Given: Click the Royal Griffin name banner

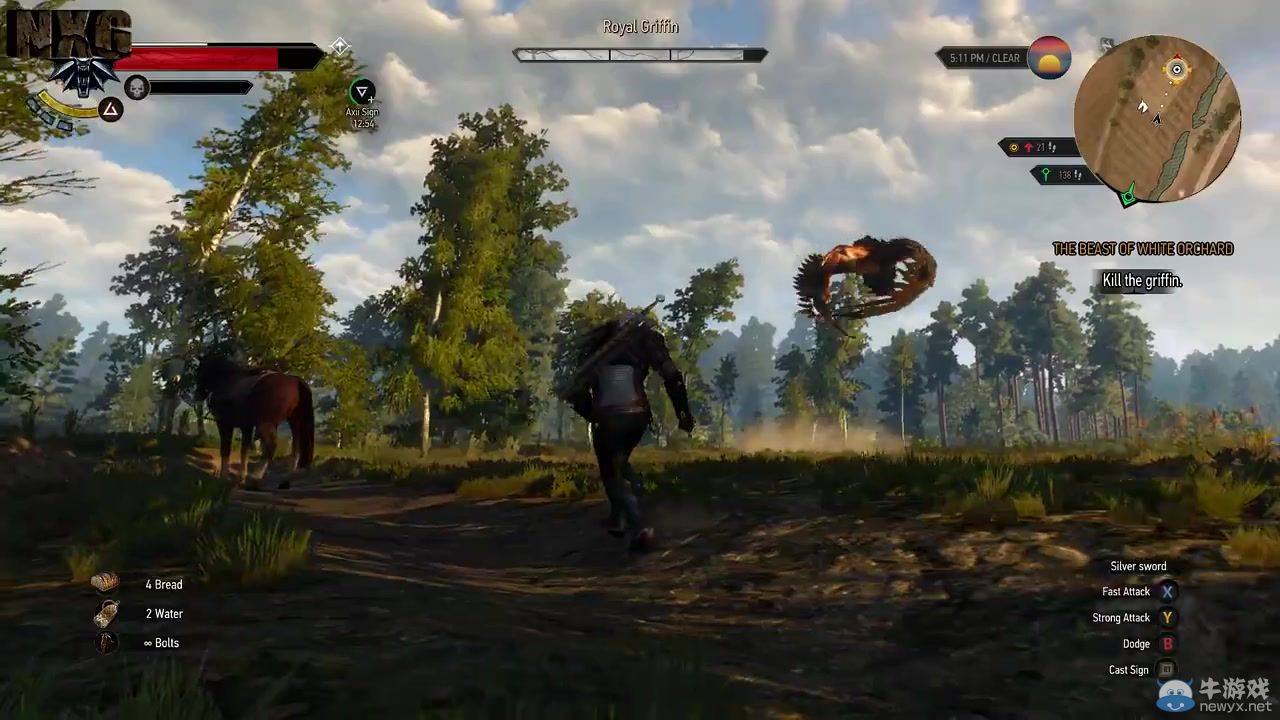Looking at the screenshot, I should click(x=640, y=27).
